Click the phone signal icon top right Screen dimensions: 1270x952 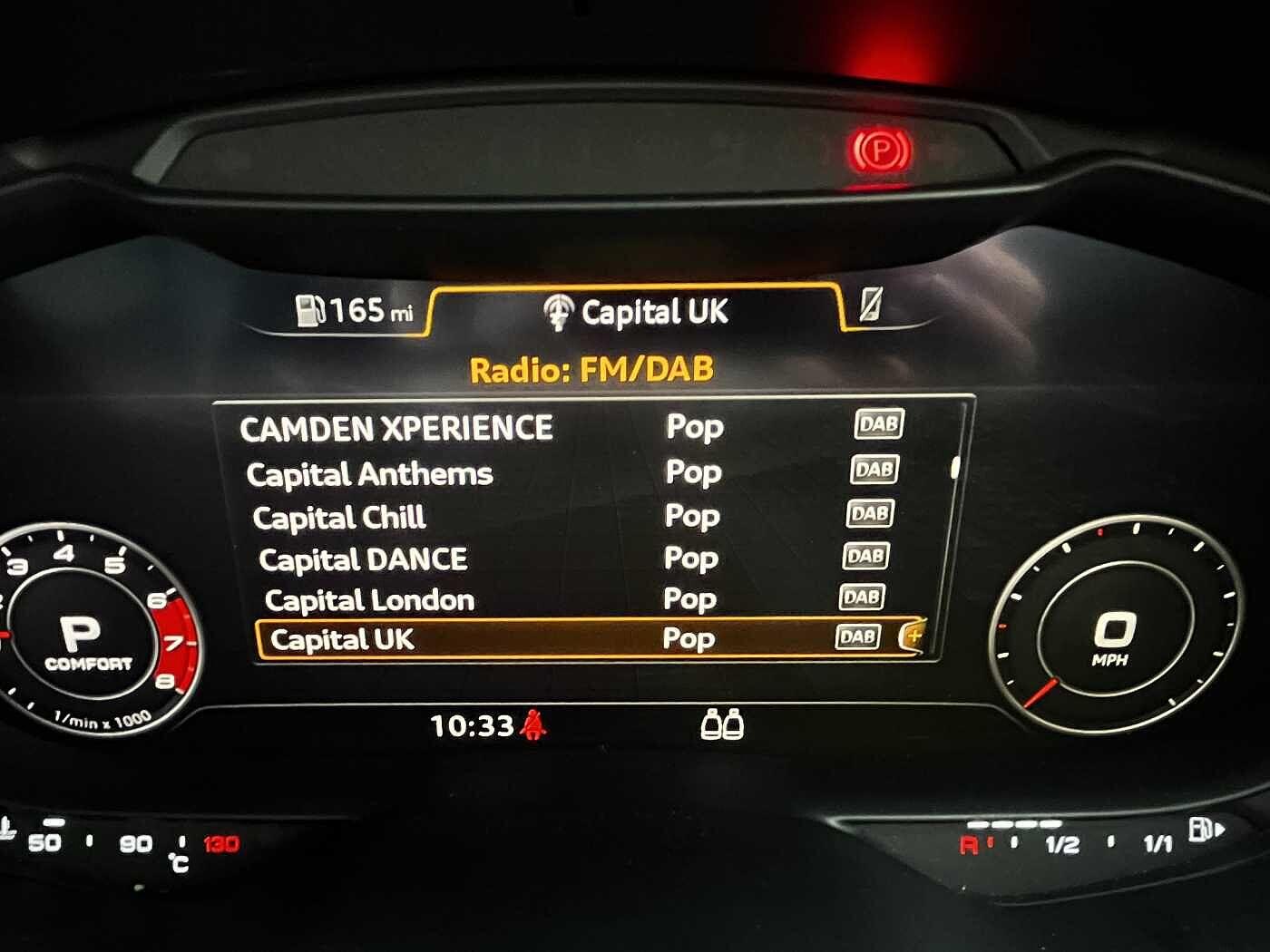pos(869,309)
